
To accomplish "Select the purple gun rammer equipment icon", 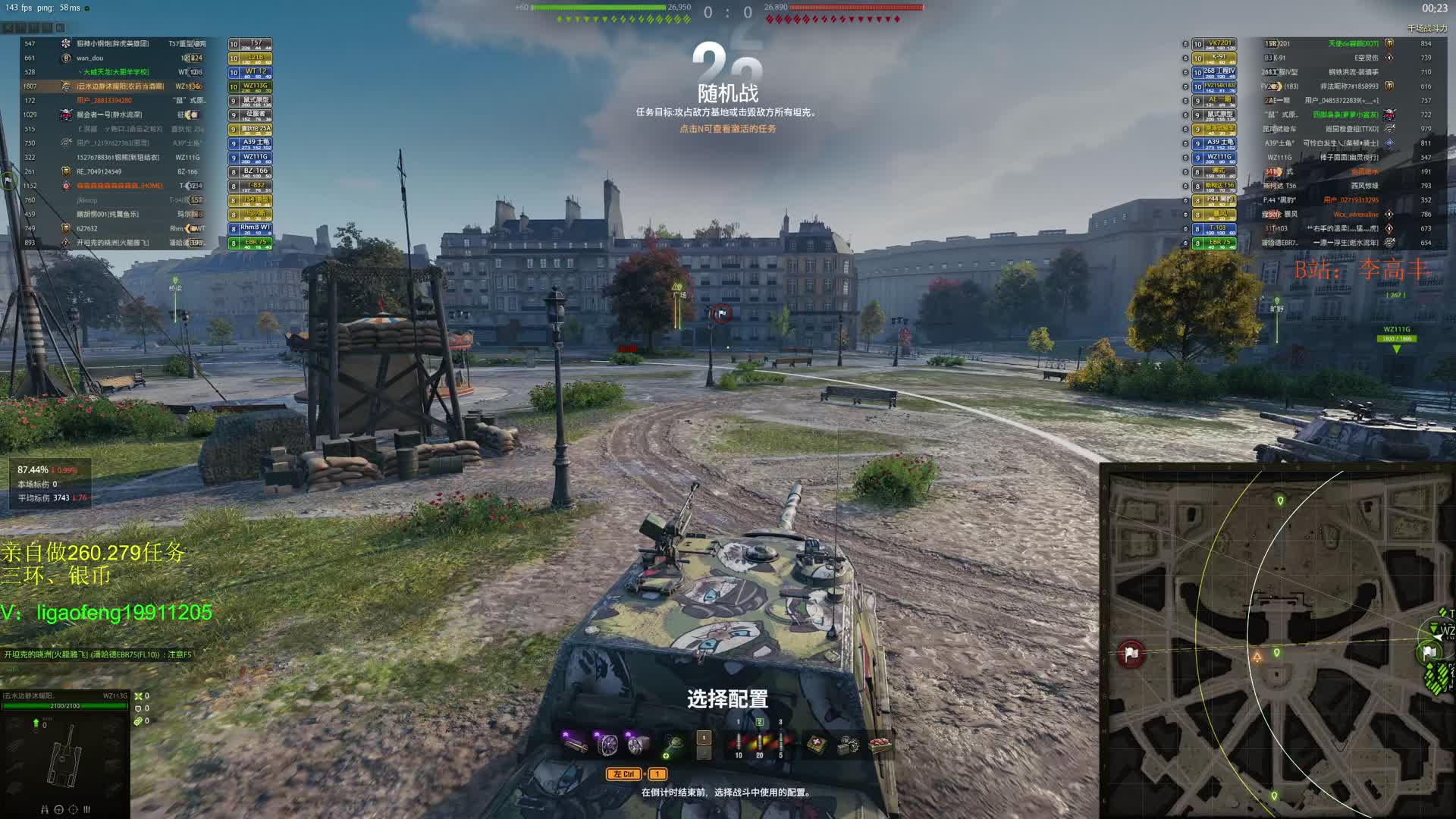I will click(x=576, y=742).
